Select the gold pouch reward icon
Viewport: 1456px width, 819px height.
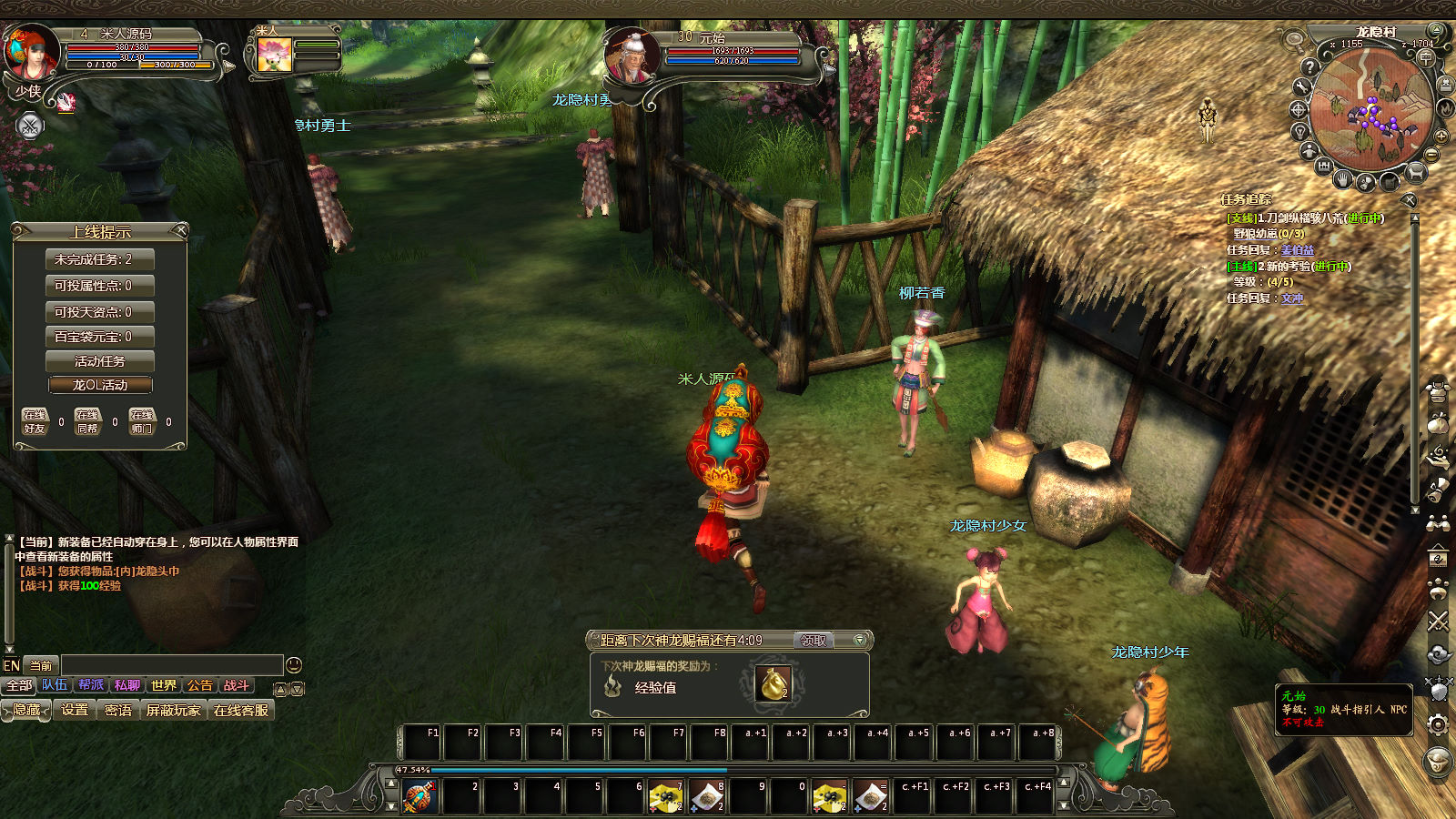pyautogui.click(x=773, y=684)
